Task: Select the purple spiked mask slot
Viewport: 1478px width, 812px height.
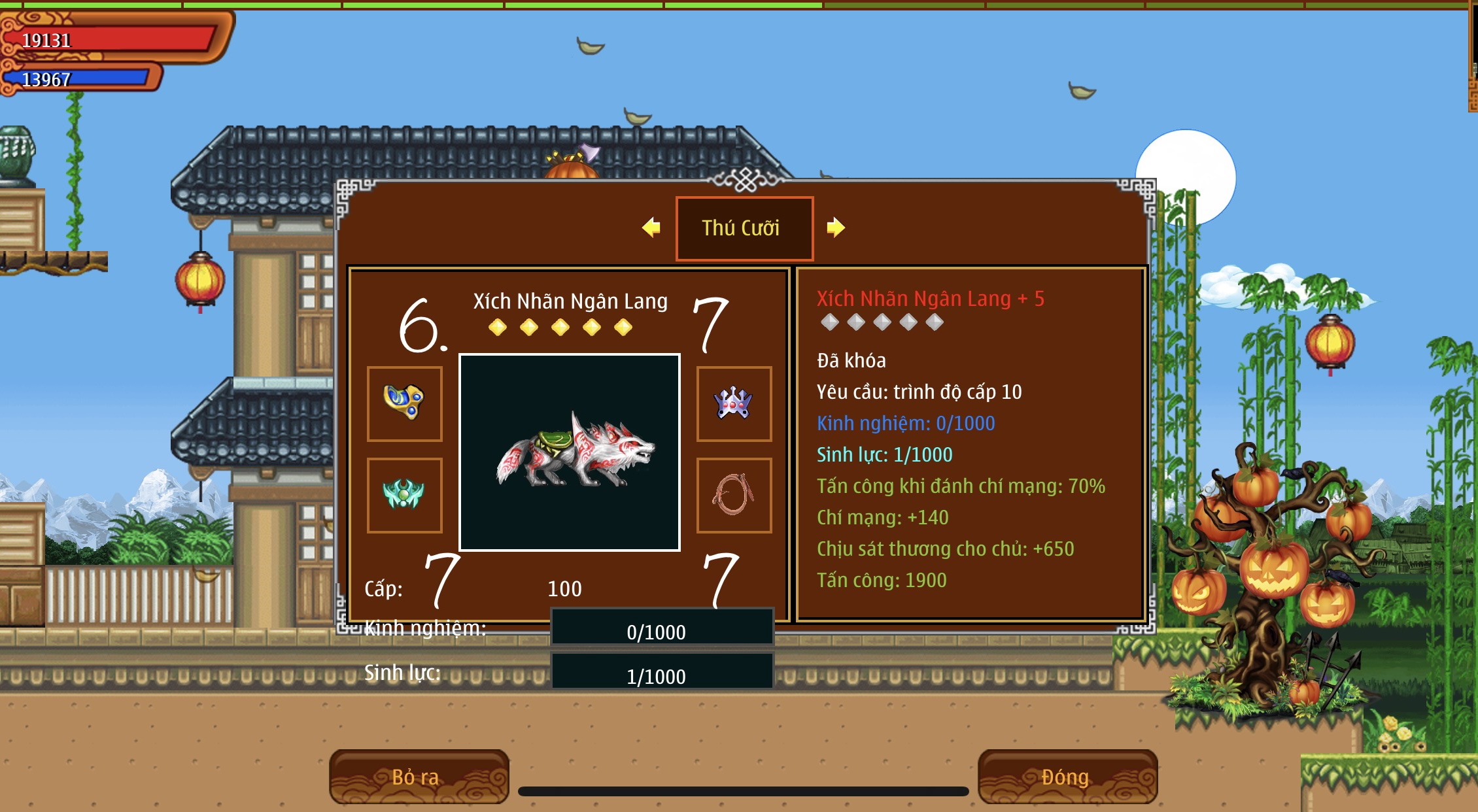Action: coord(734,403)
